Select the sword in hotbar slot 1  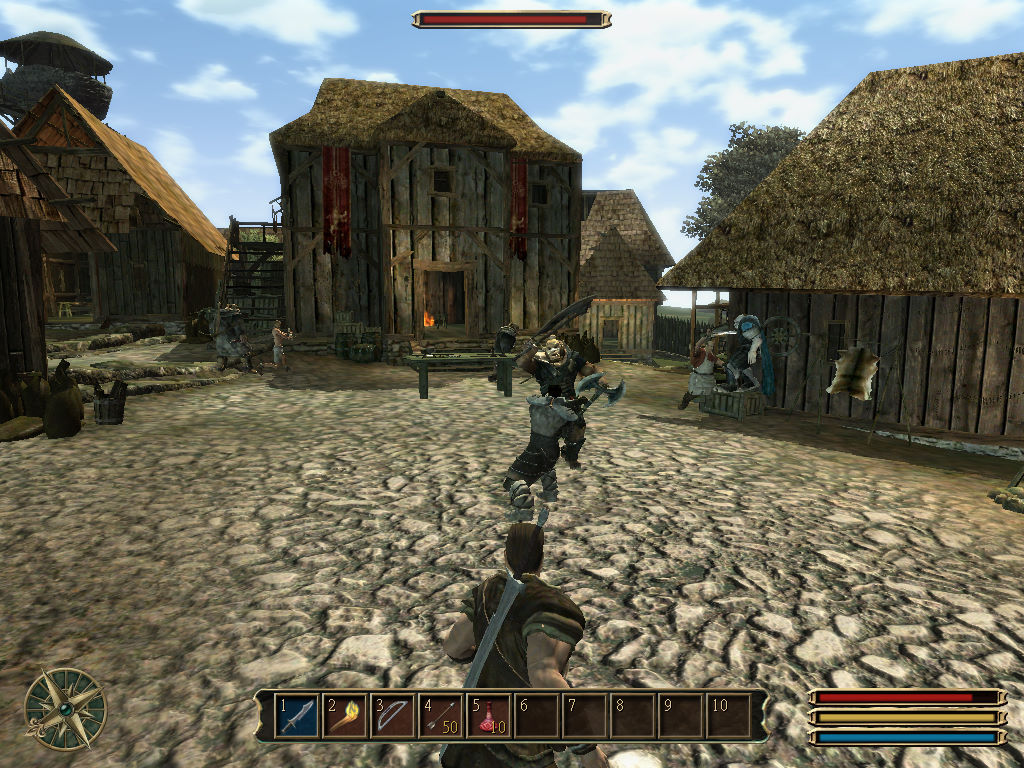pyautogui.click(x=297, y=716)
